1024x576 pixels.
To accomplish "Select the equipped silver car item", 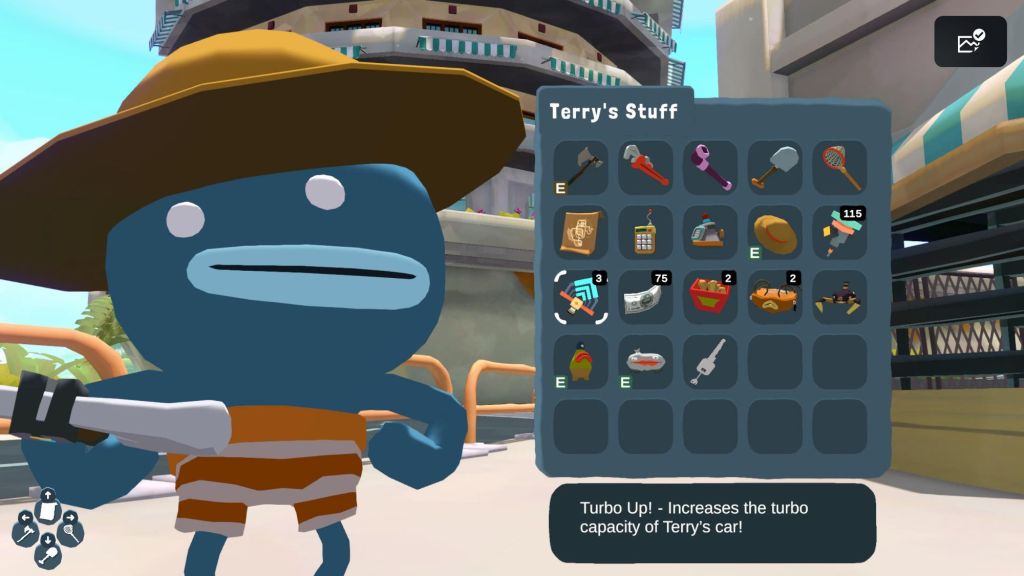I will (x=646, y=362).
